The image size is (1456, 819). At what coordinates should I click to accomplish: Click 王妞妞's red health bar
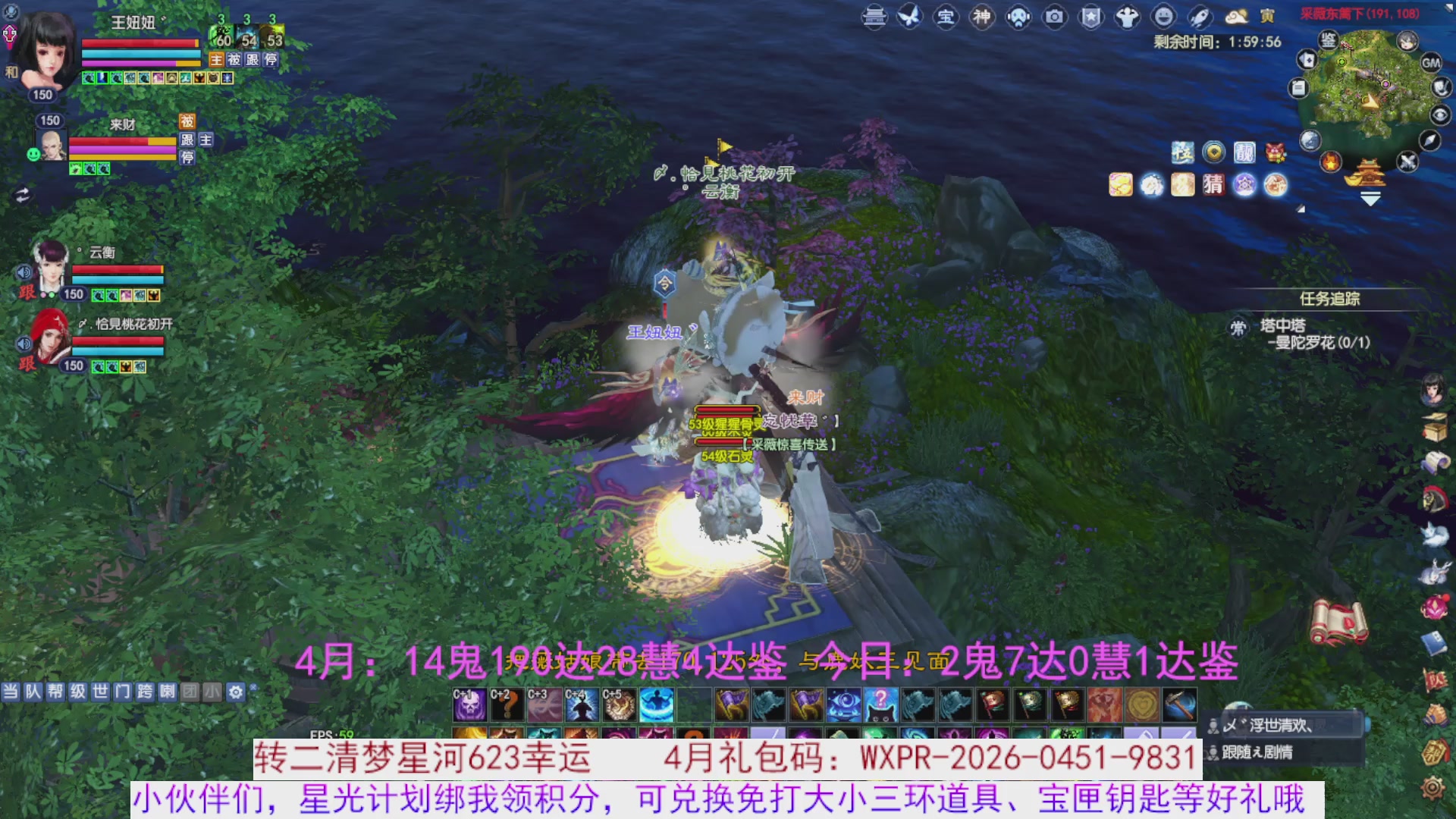[x=140, y=43]
